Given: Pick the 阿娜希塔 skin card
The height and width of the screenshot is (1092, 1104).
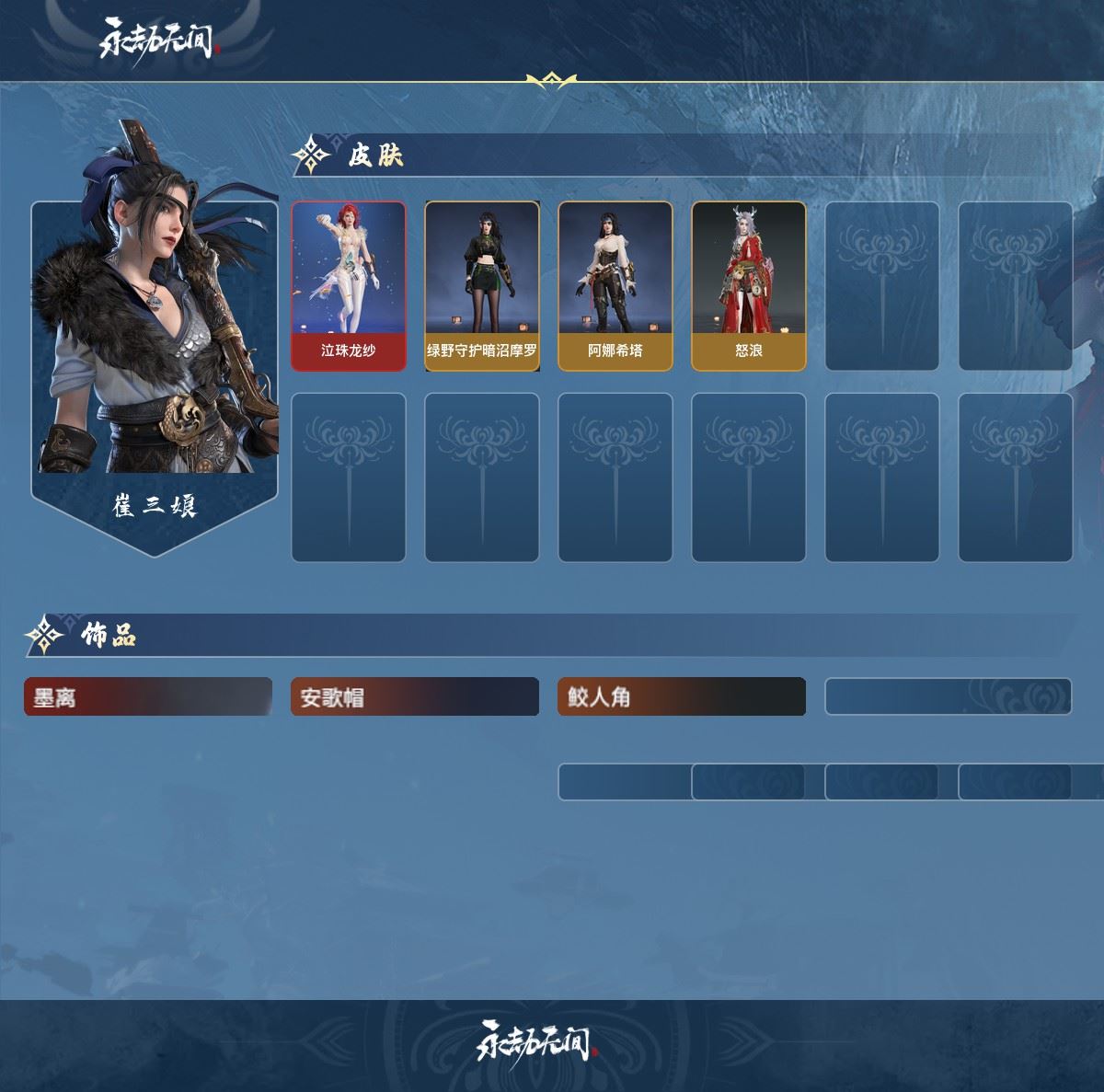Looking at the screenshot, I should pos(615,286).
